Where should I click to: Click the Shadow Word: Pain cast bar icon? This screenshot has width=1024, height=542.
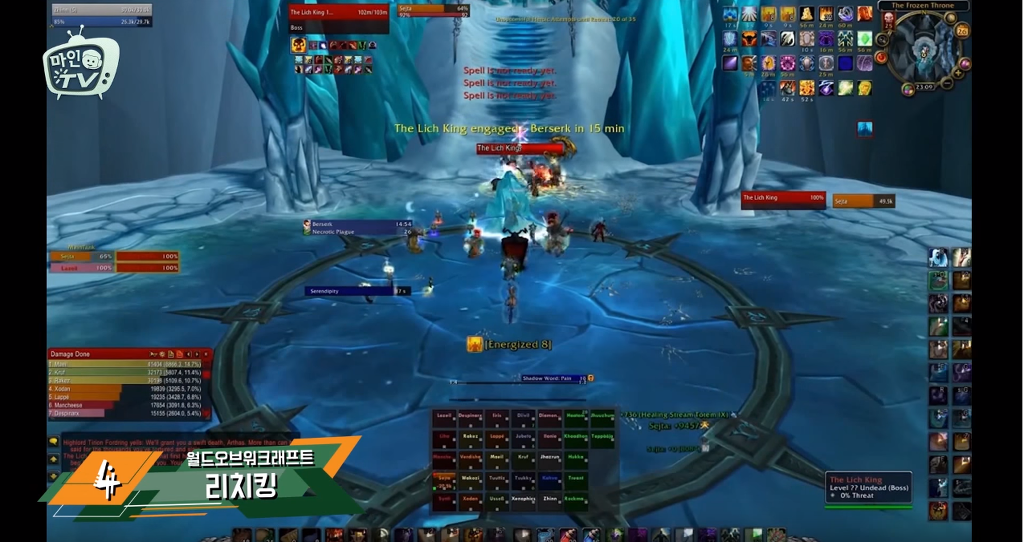[590, 378]
